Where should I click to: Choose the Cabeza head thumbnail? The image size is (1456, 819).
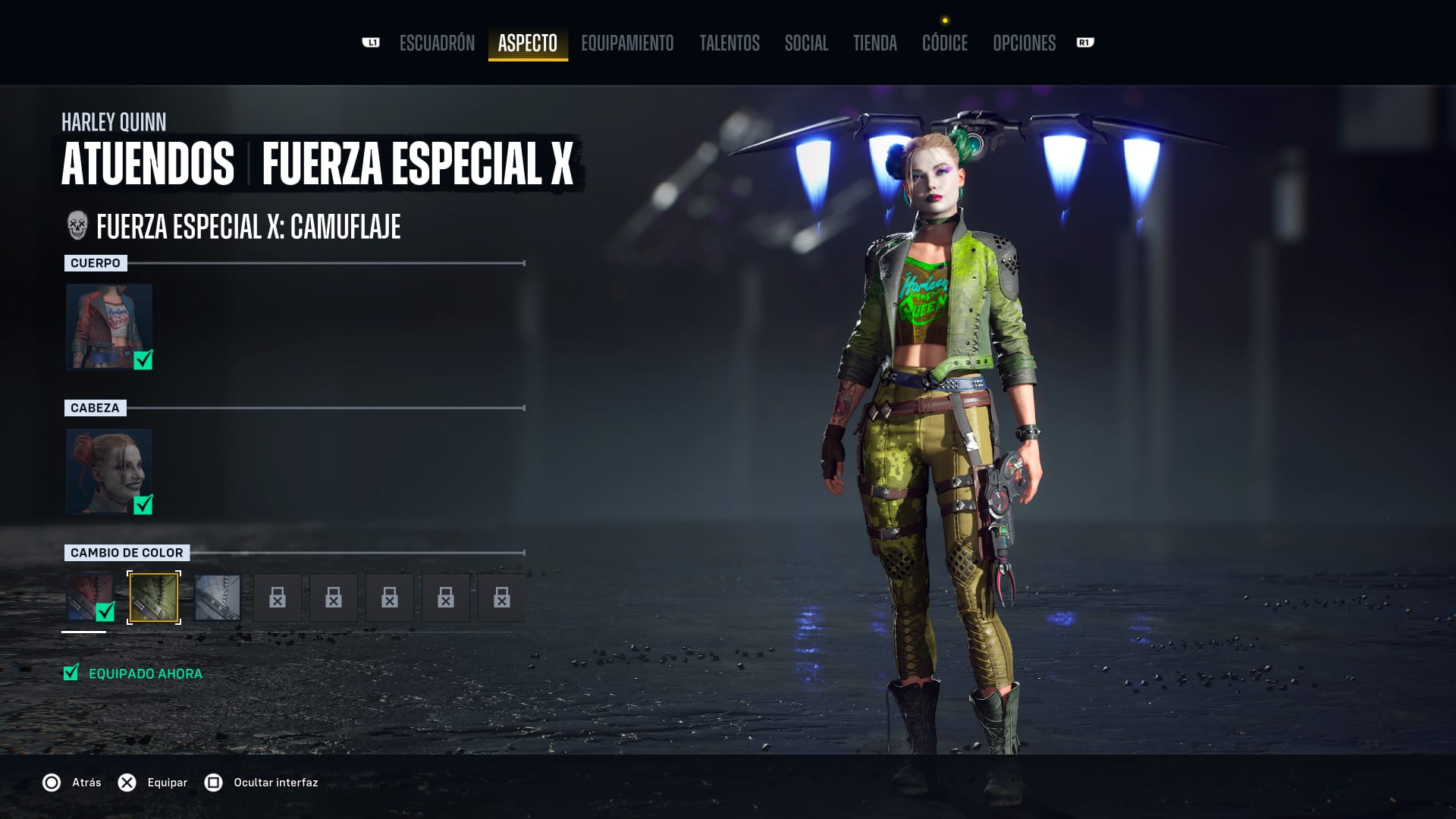[109, 472]
